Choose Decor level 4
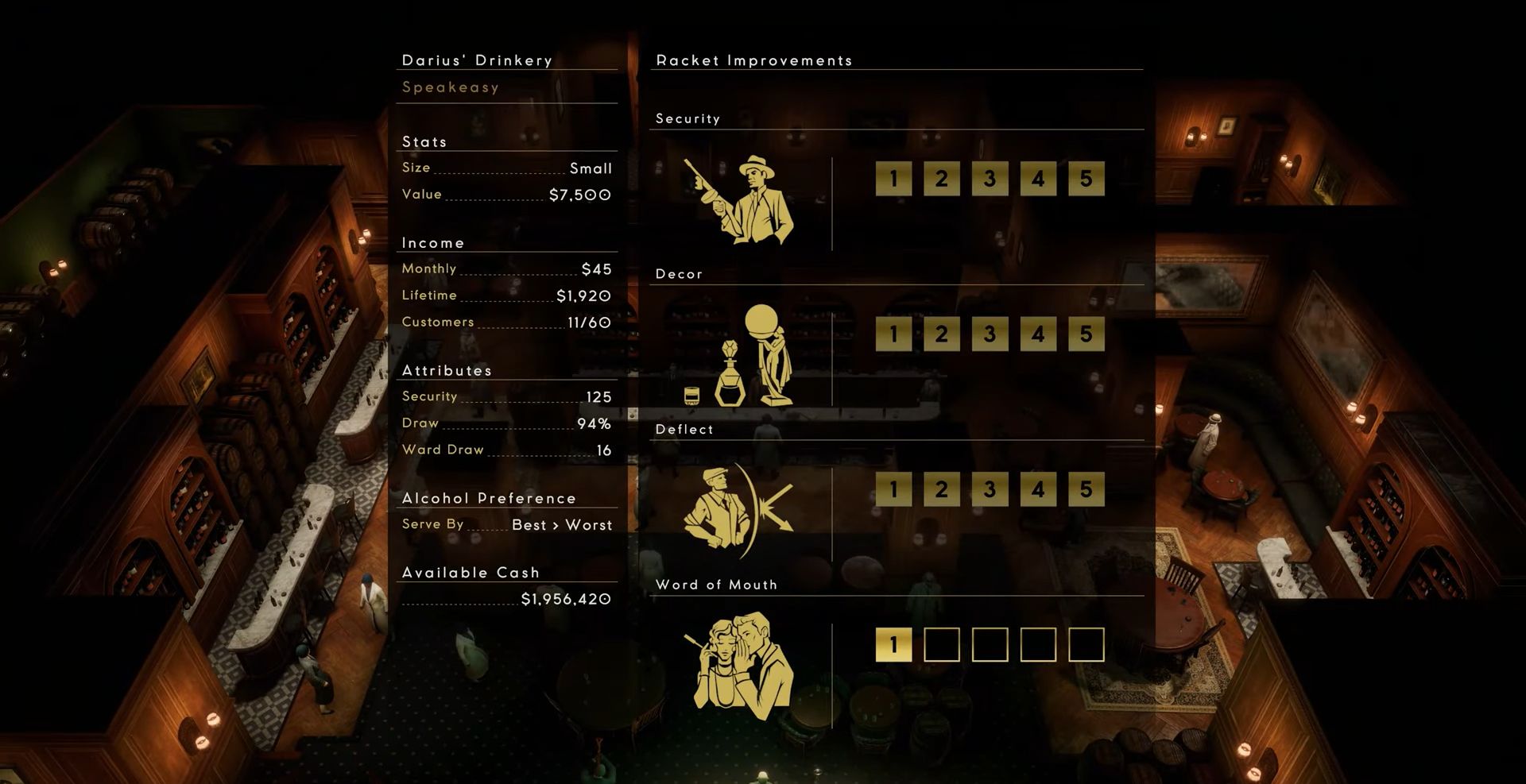Screen dimensions: 1526x784 (x=1038, y=334)
